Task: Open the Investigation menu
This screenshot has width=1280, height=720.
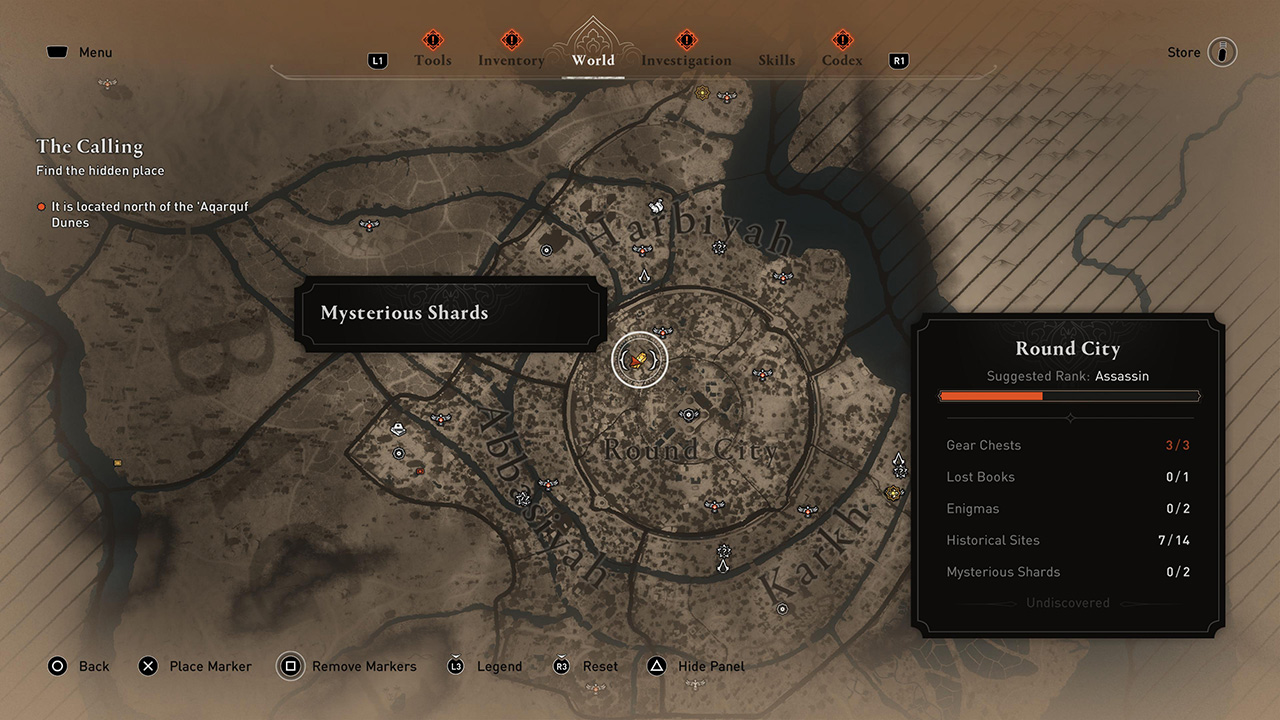Action: (686, 60)
